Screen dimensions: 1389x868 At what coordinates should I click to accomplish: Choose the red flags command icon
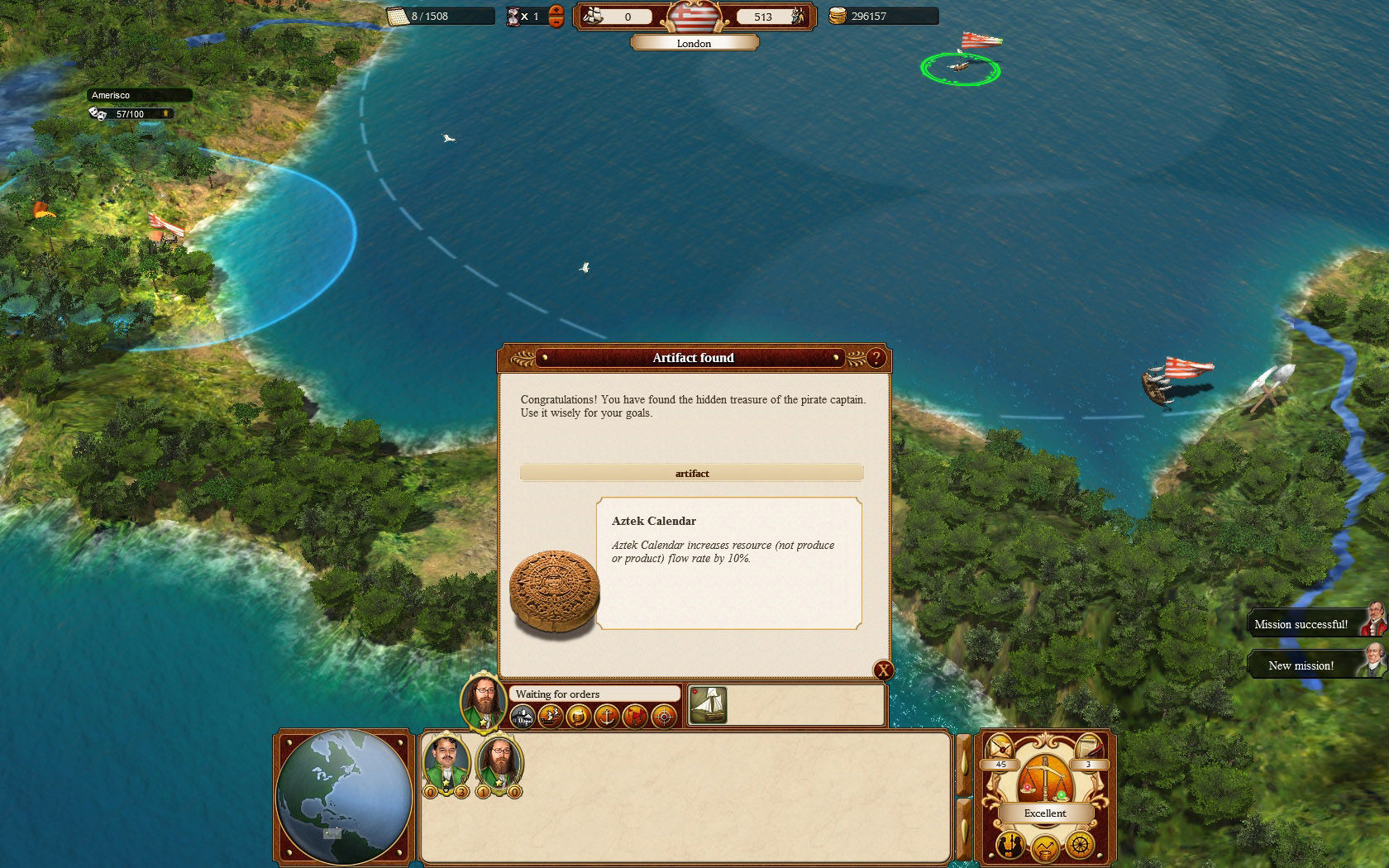(x=635, y=716)
